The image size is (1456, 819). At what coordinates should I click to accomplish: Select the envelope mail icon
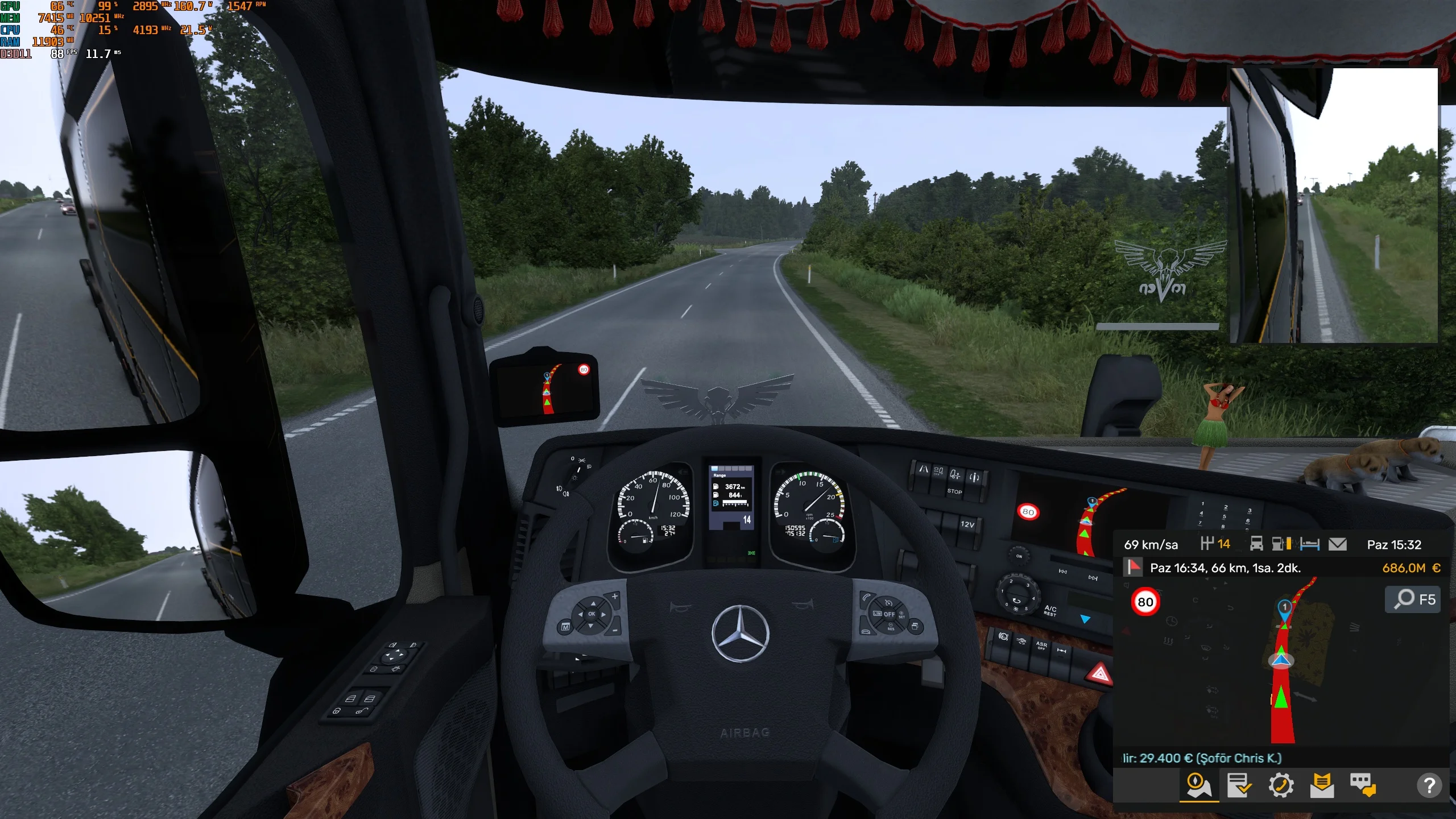pos(1338,544)
